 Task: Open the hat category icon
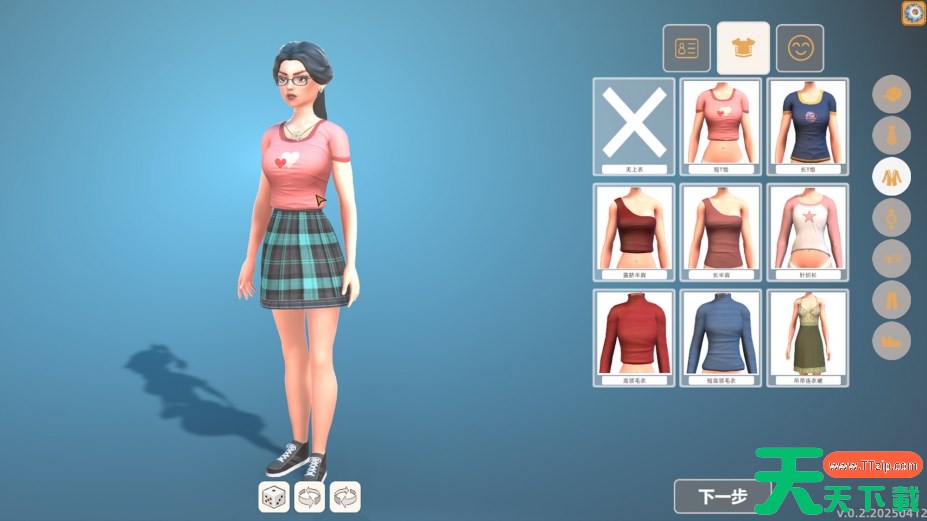891,95
